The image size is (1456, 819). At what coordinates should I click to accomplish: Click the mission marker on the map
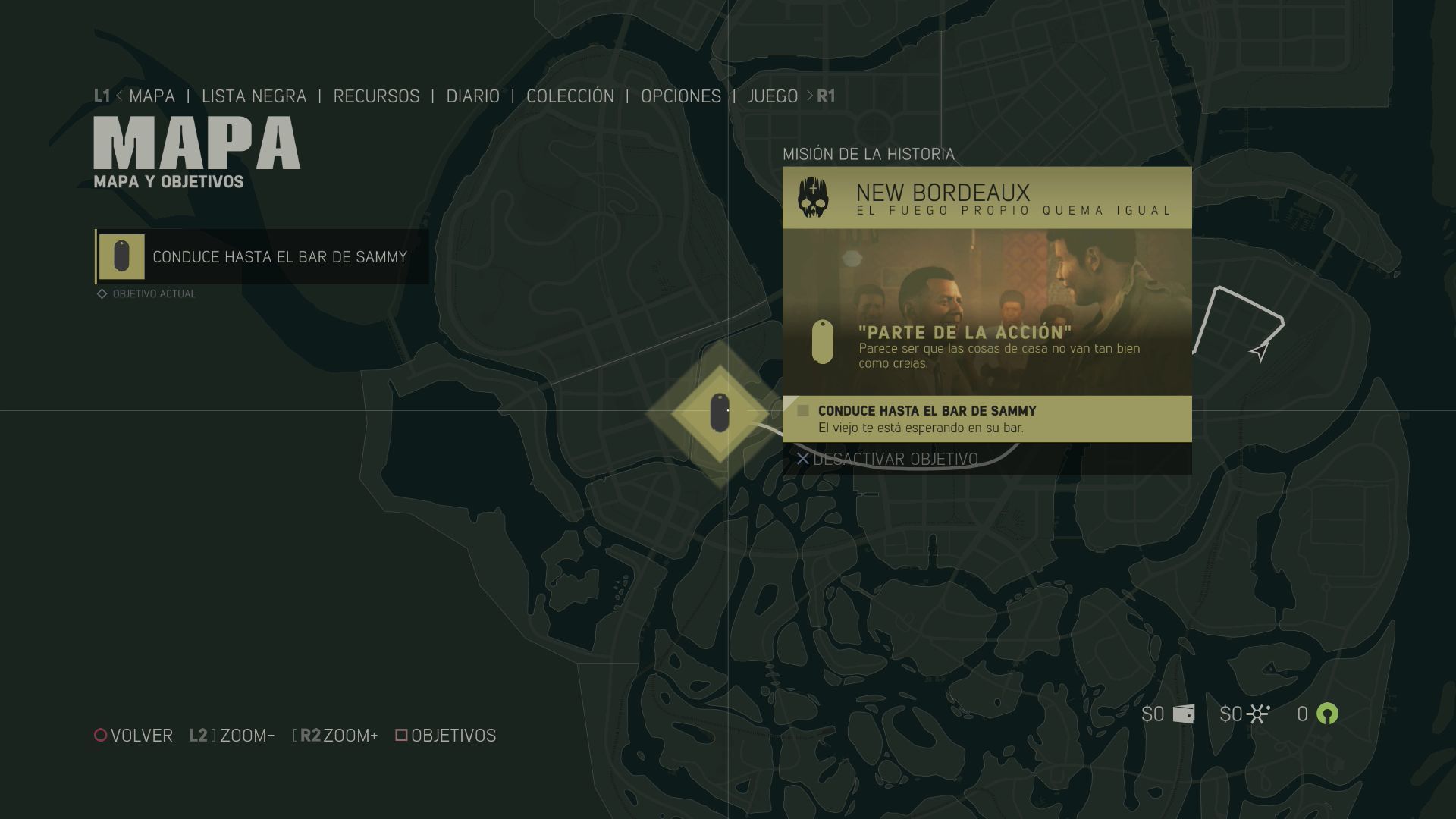coord(720,413)
